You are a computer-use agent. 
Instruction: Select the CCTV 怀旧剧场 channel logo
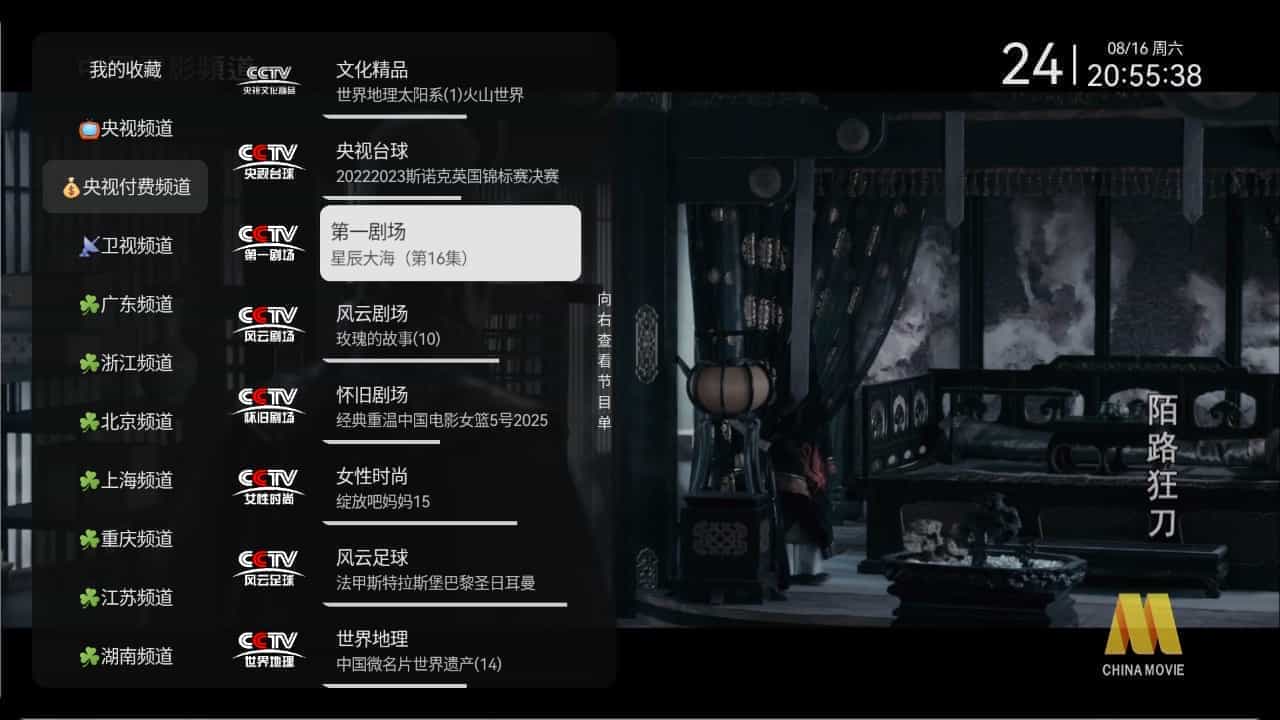tap(268, 404)
